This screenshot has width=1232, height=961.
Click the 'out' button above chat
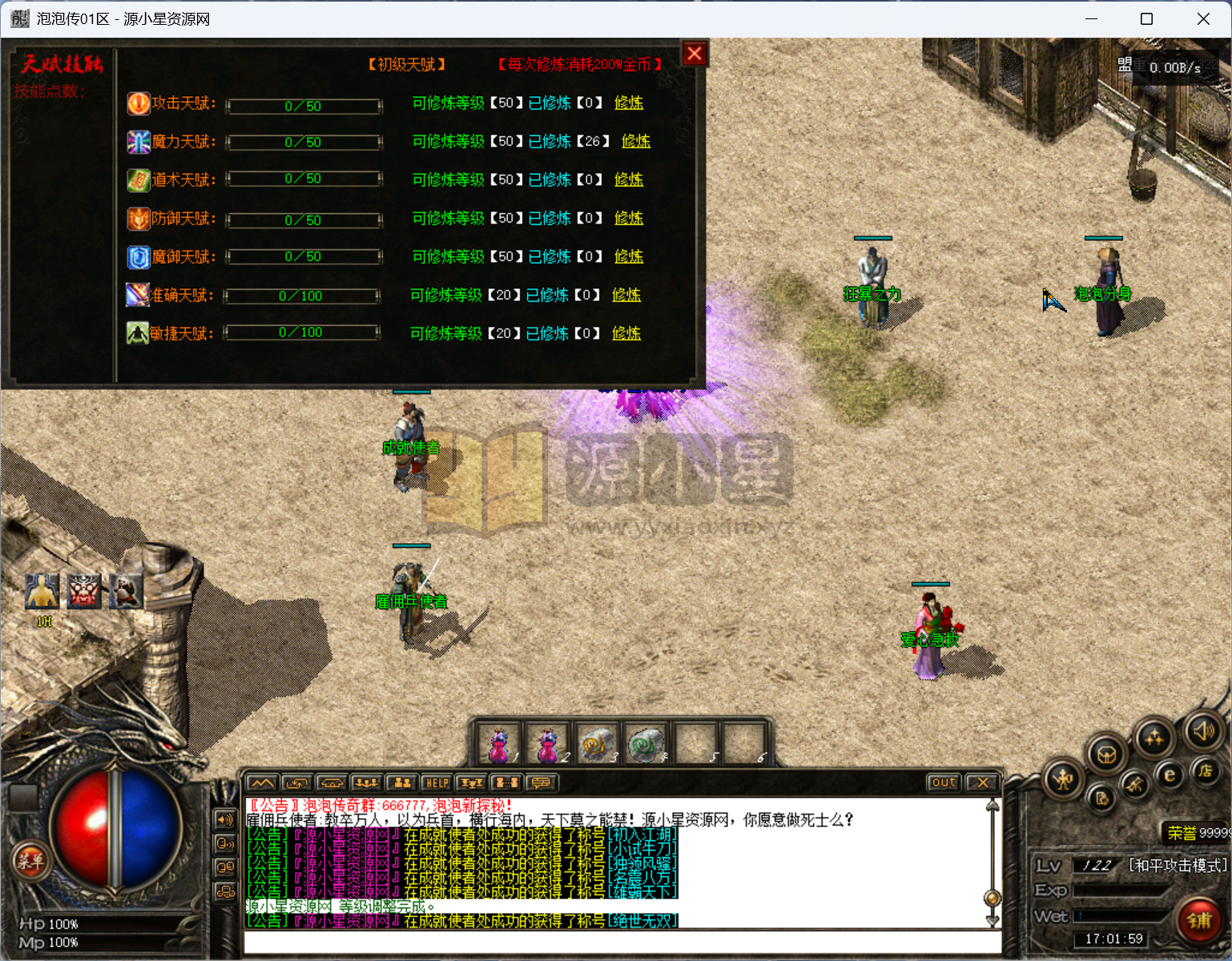coord(944,782)
